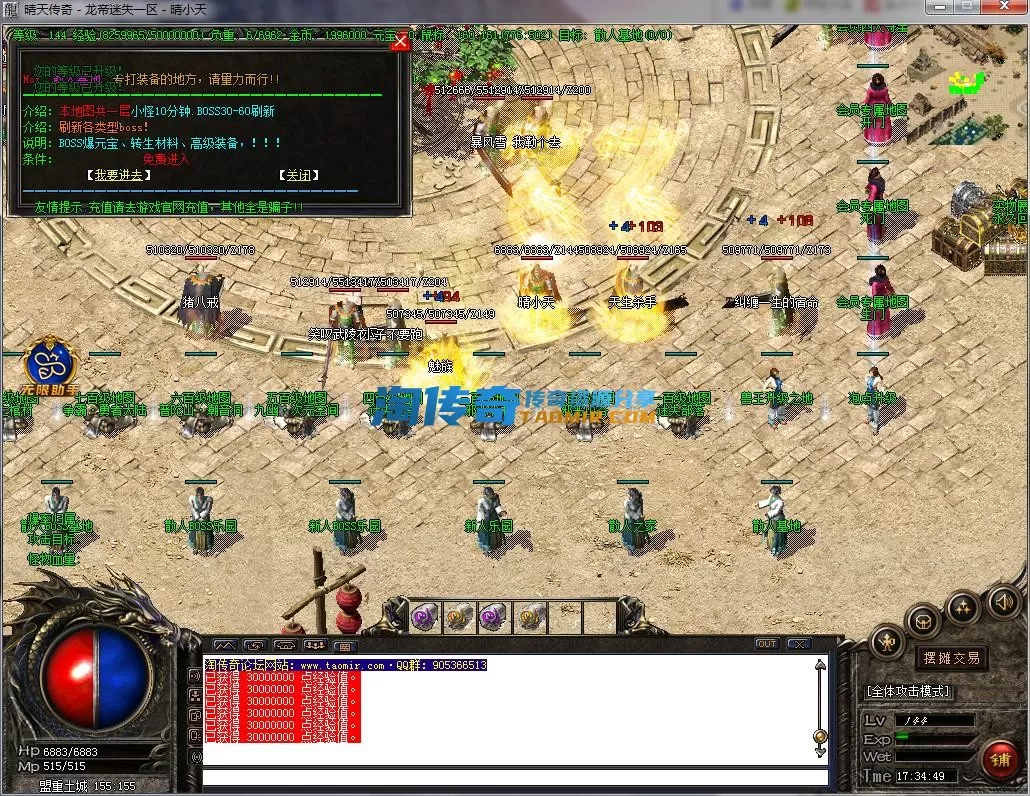Click the chat text input field
1030x796 pixels.
tap(515, 777)
